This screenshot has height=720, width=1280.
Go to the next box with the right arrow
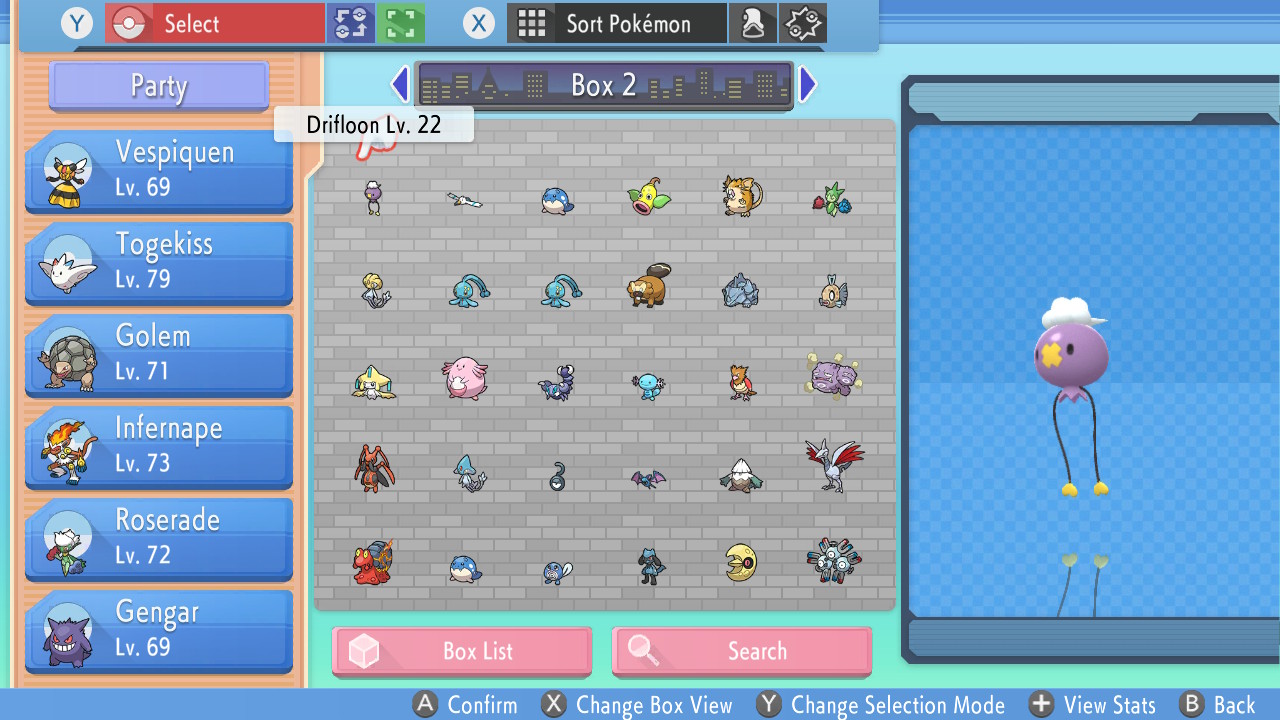point(807,84)
